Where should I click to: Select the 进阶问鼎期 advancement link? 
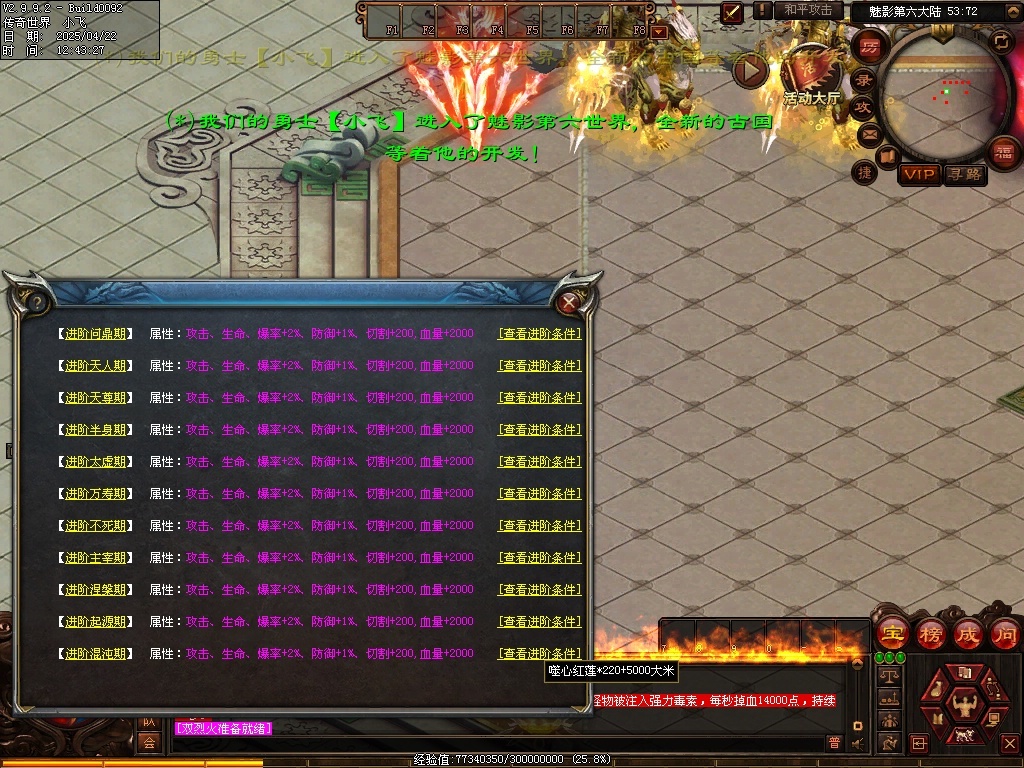(96, 334)
